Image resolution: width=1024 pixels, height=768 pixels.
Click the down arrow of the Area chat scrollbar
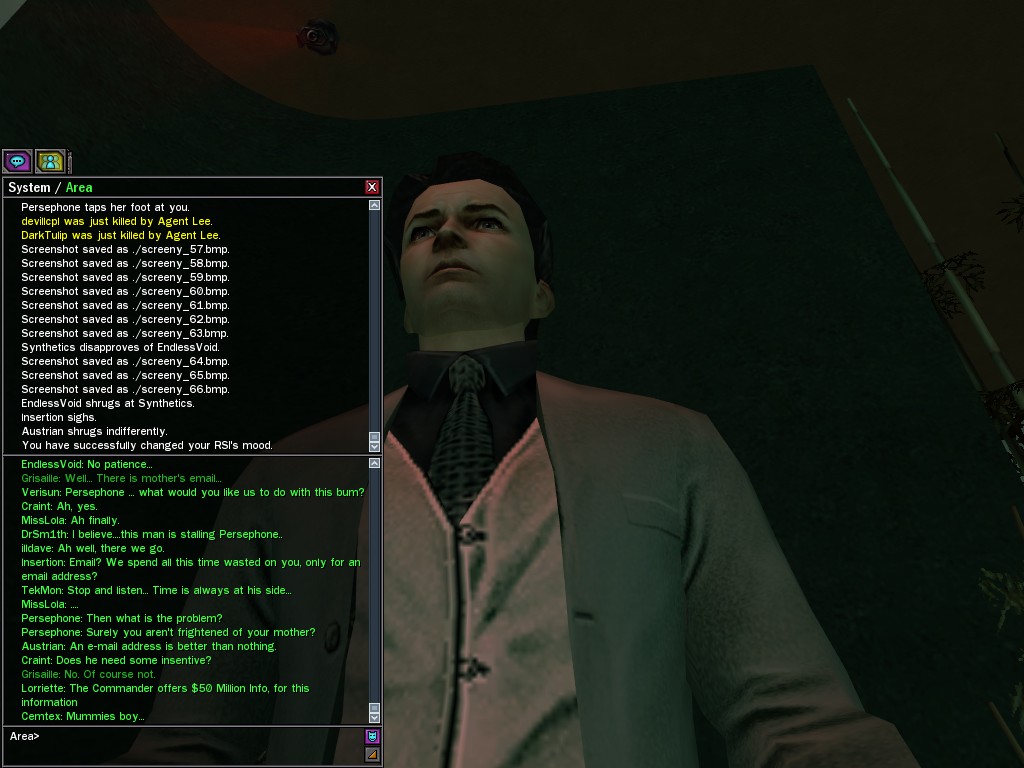point(375,717)
